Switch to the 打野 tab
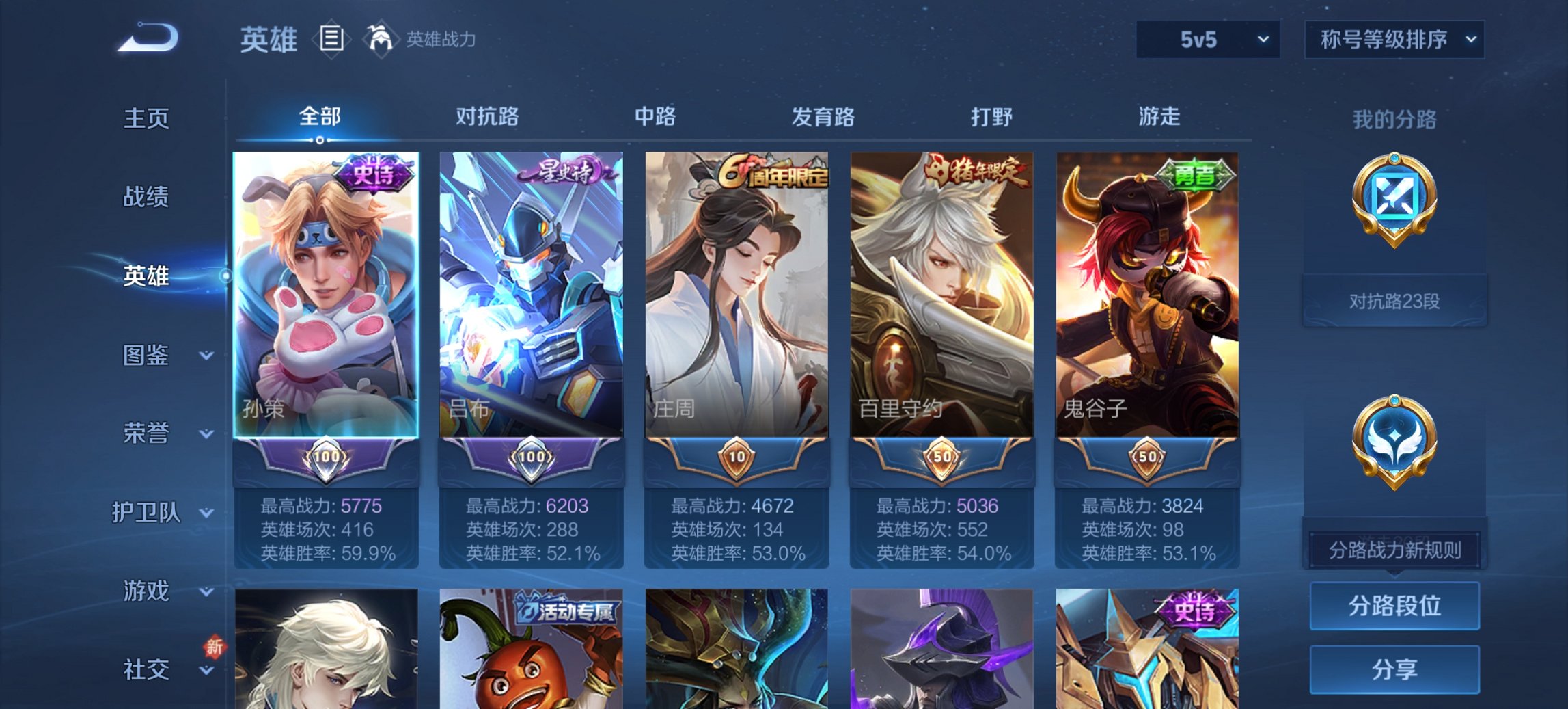Image resolution: width=1568 pixels, height=709 pixels. (x=993, y=117)
